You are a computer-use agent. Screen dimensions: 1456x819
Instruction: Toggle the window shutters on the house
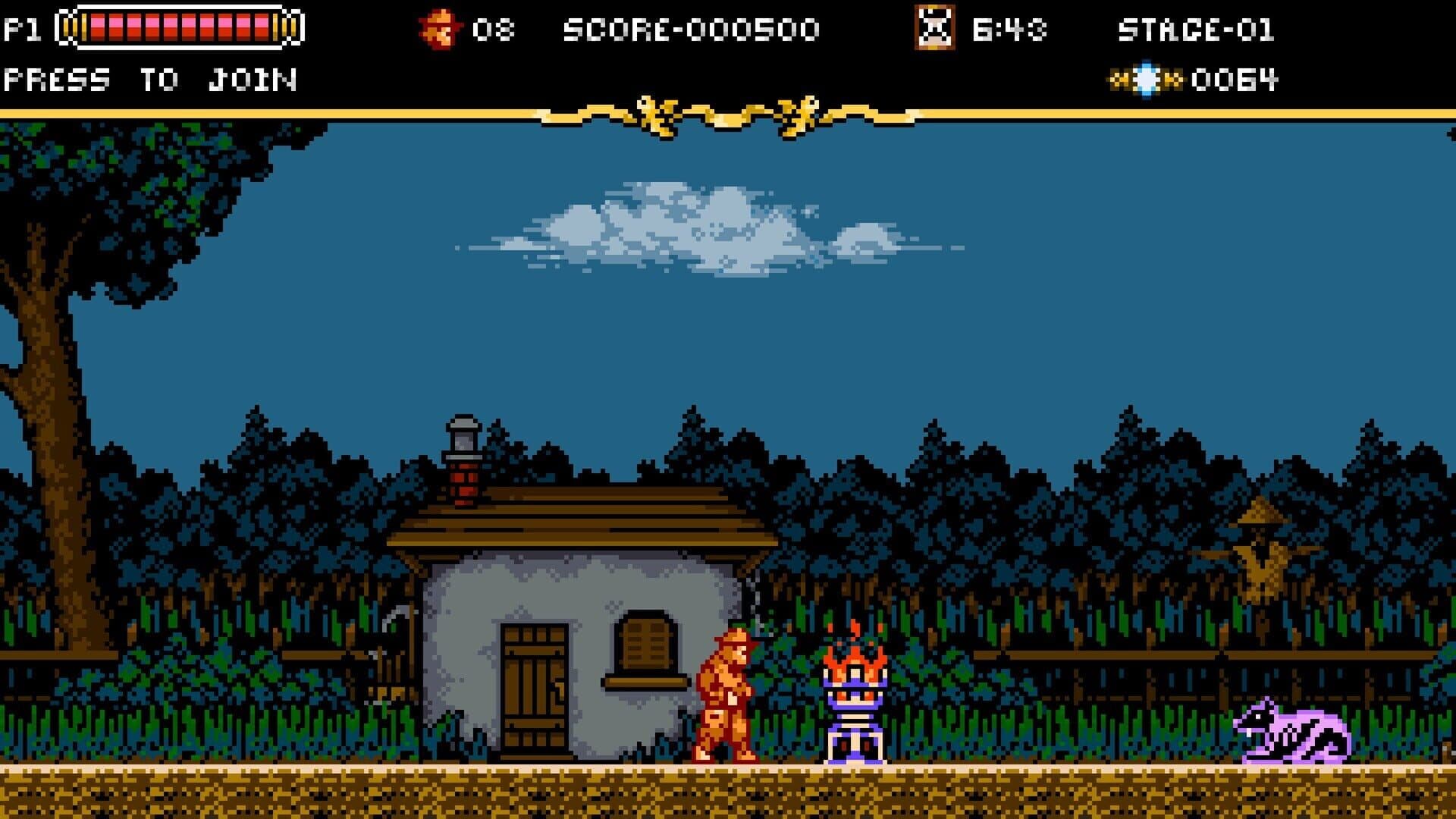click(644, 641)
